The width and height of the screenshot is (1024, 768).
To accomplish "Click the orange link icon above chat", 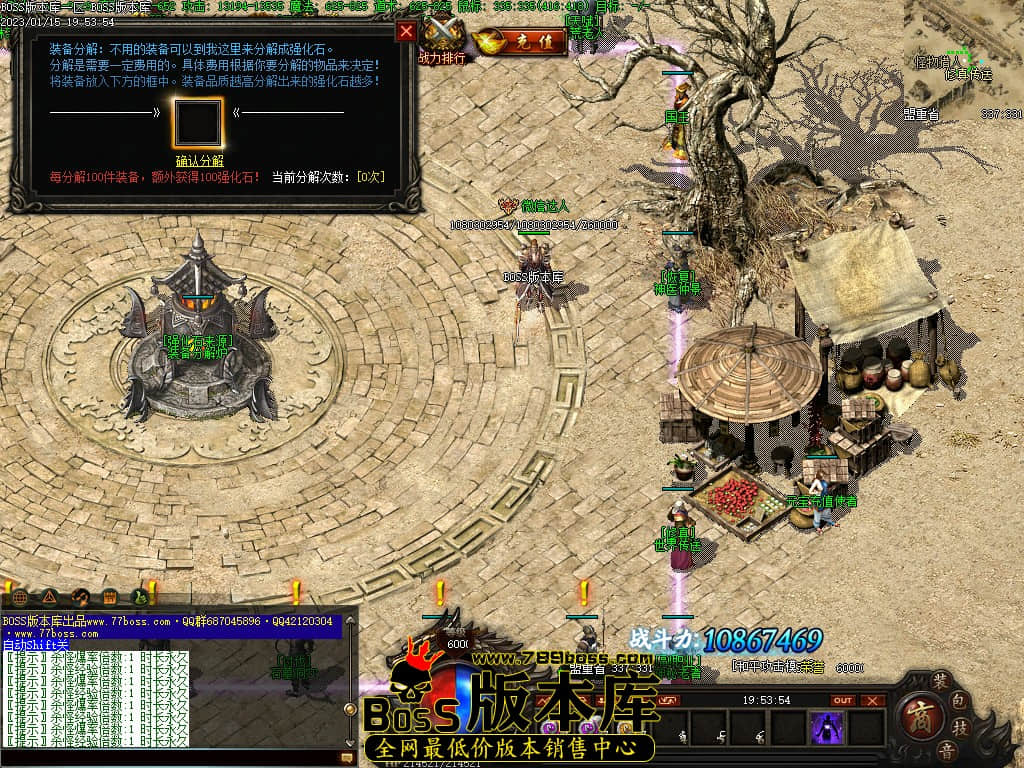I will 81,598.
